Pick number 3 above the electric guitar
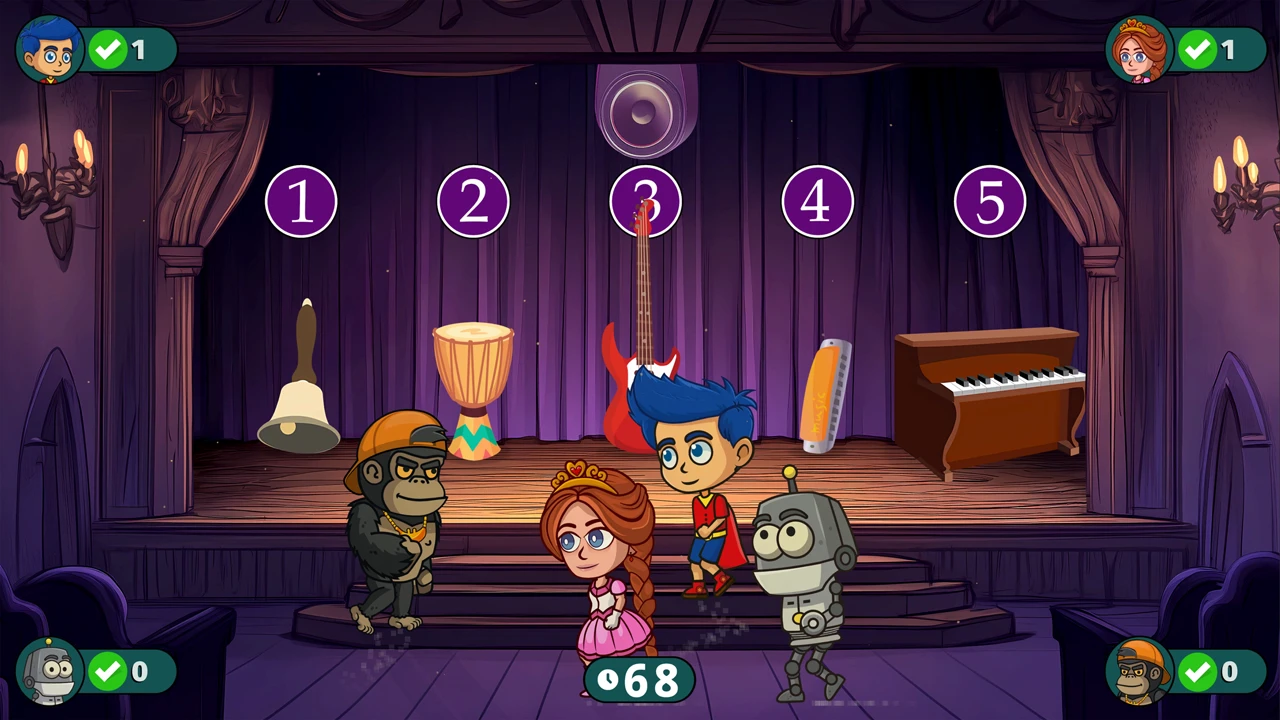The width and height of the screenshot is (1280, 720). pos(645,202)
